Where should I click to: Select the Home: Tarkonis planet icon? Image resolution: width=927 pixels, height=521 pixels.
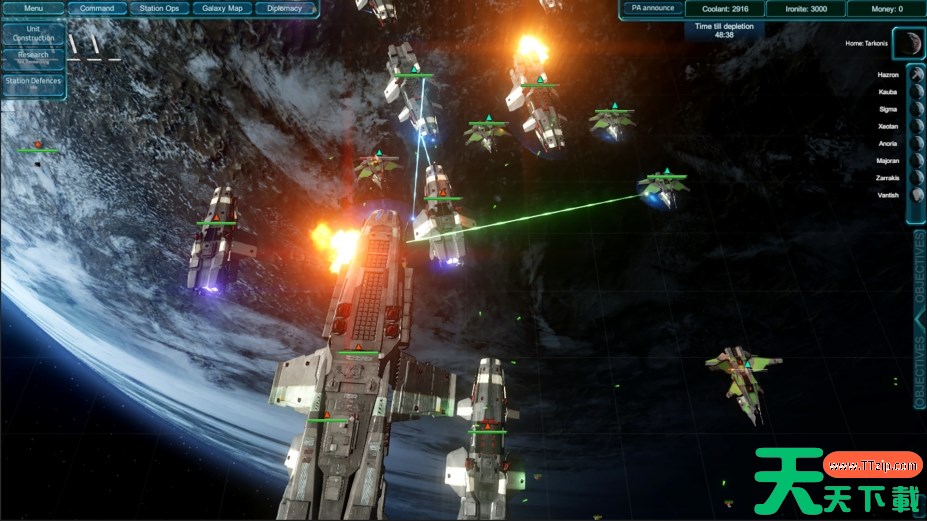tap(907, 43)
